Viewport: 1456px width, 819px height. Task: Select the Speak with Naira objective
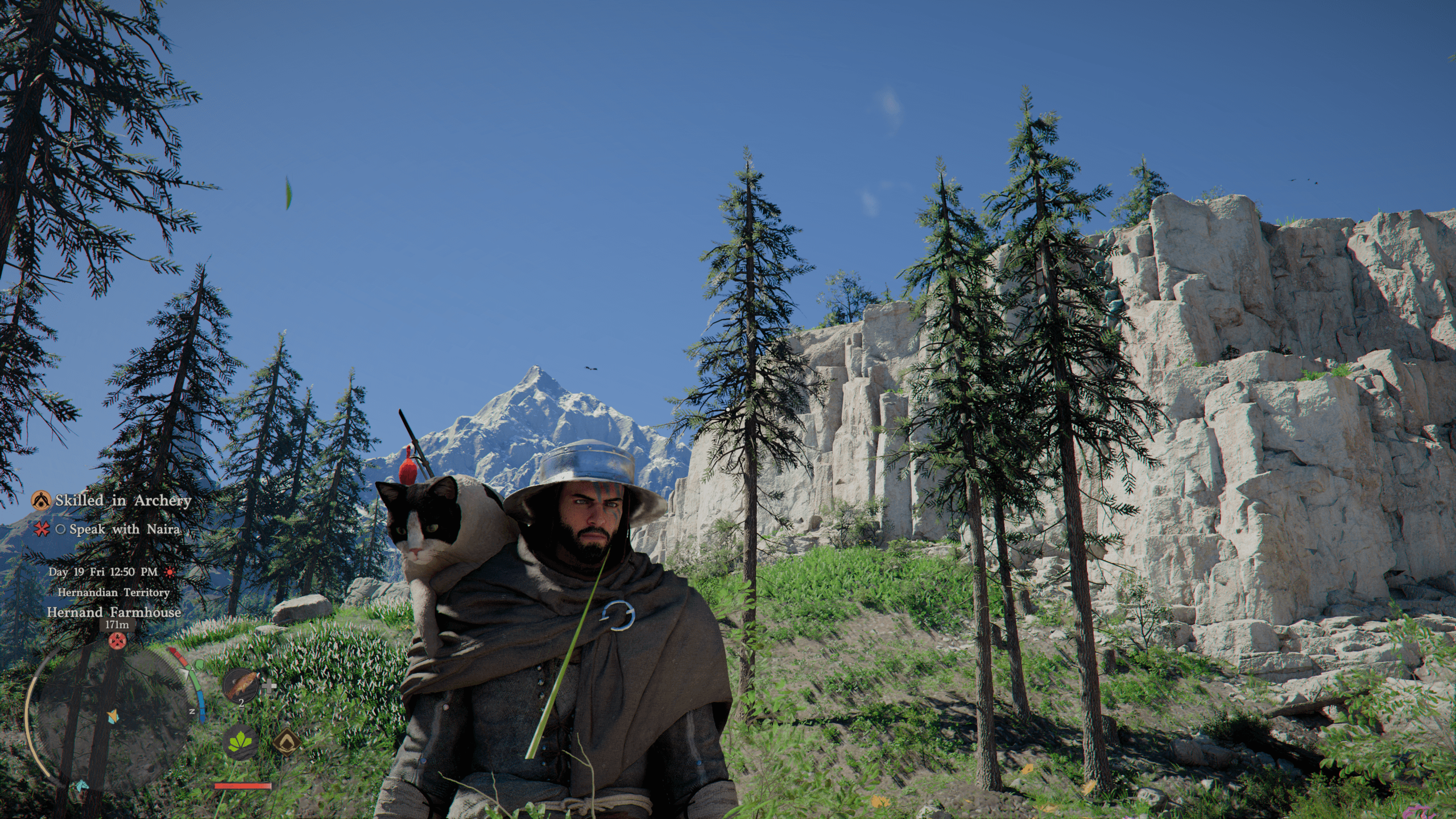point(124,530)
